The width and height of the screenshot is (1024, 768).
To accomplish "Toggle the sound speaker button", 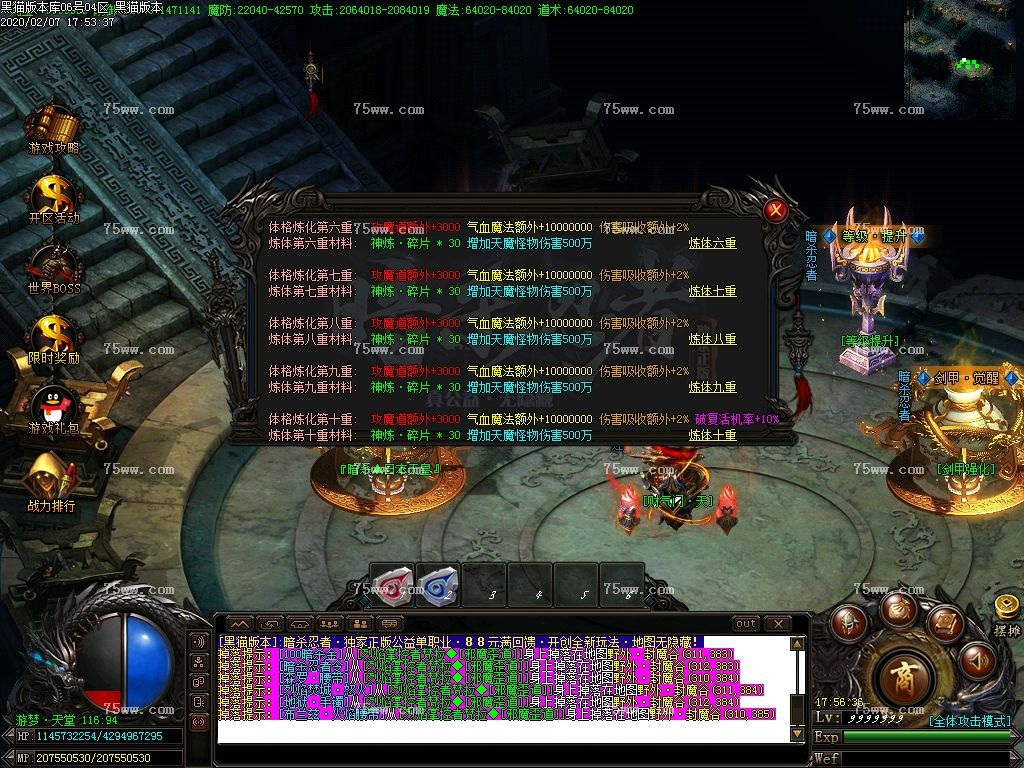I will [976, 659].
